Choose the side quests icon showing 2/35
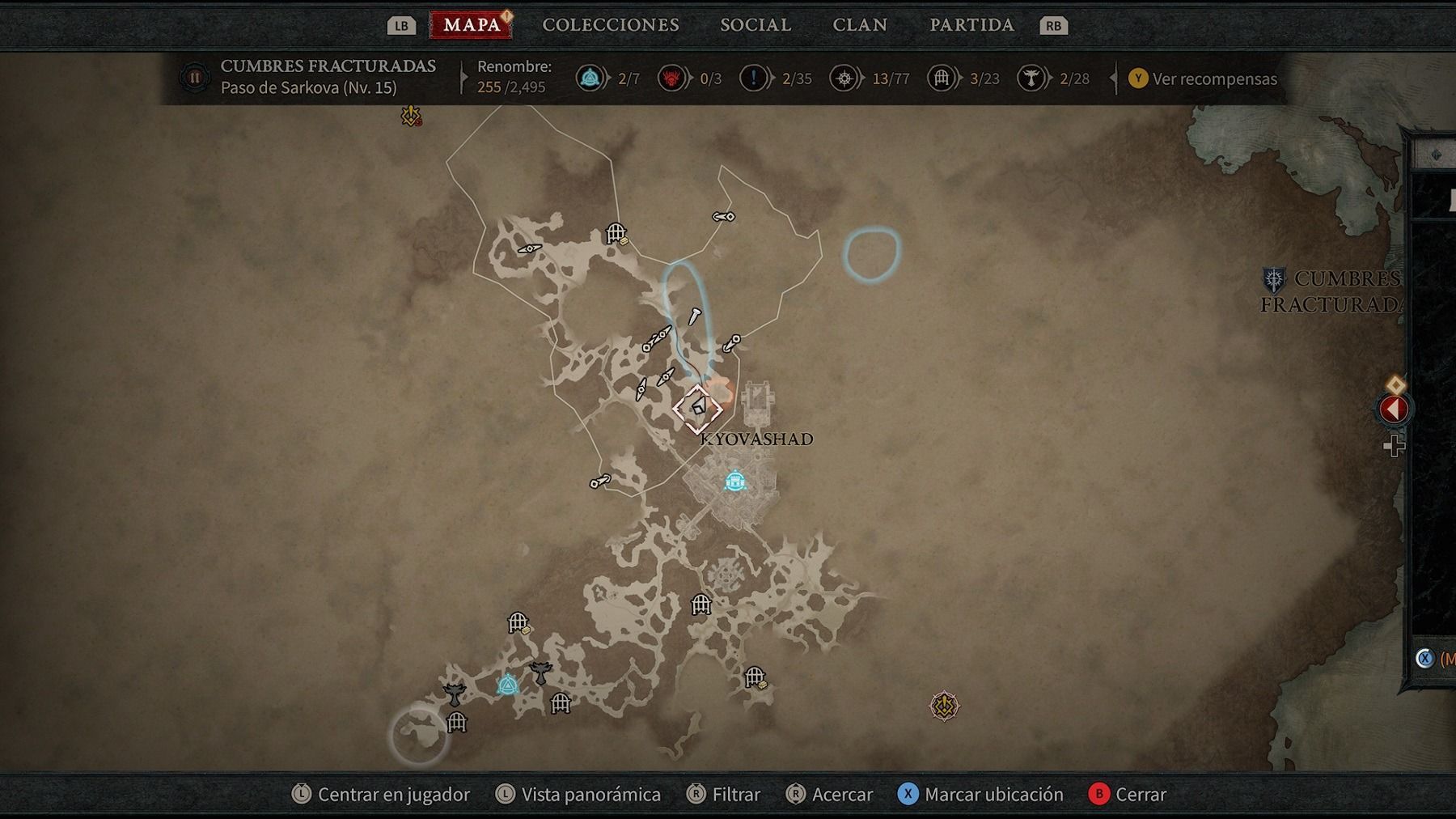Viewport: 1456px width, 819px height. click(753, 79)
